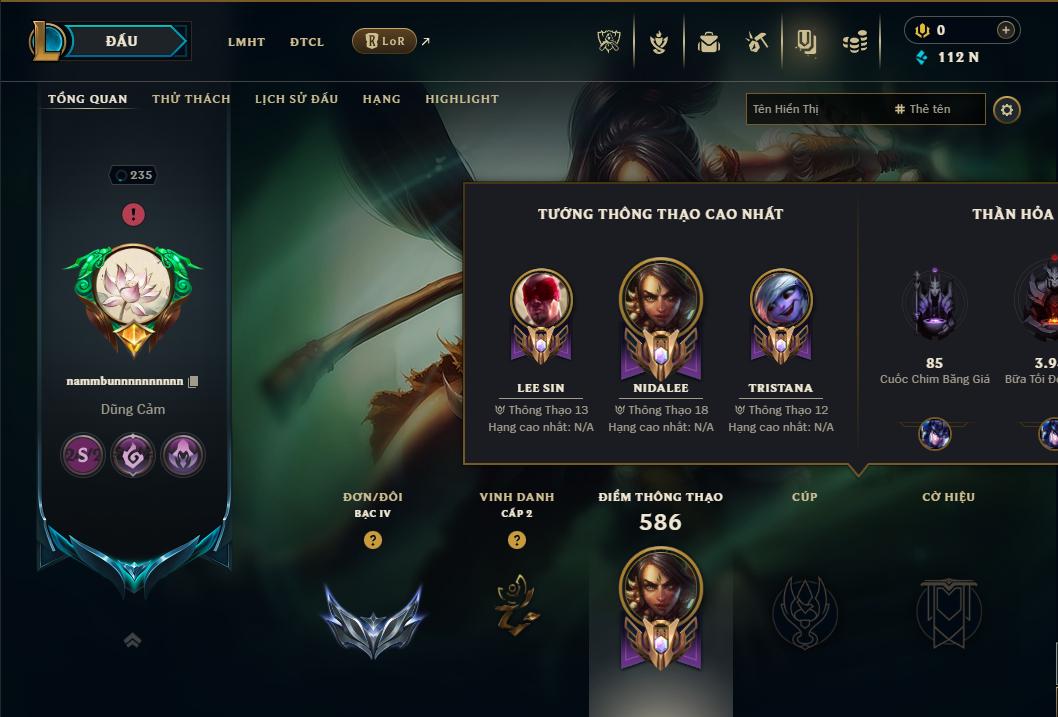Open the HIGHLIGHT tab

pyautogui.click(x=461, y=99)
